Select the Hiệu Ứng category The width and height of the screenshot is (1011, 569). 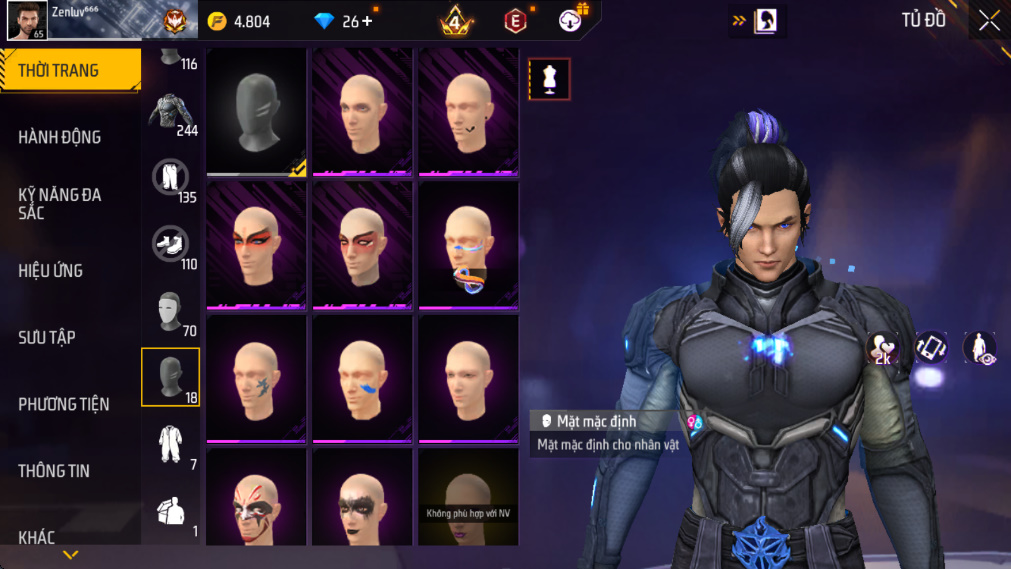[51, 270]
